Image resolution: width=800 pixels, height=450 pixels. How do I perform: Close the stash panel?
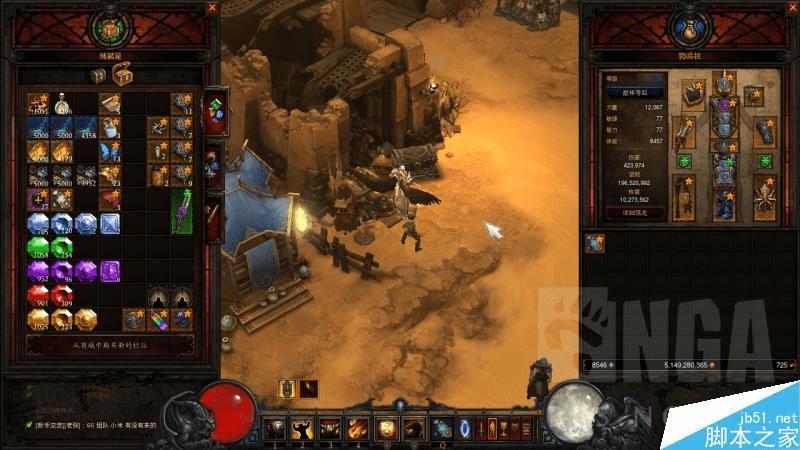click(211, 8)
